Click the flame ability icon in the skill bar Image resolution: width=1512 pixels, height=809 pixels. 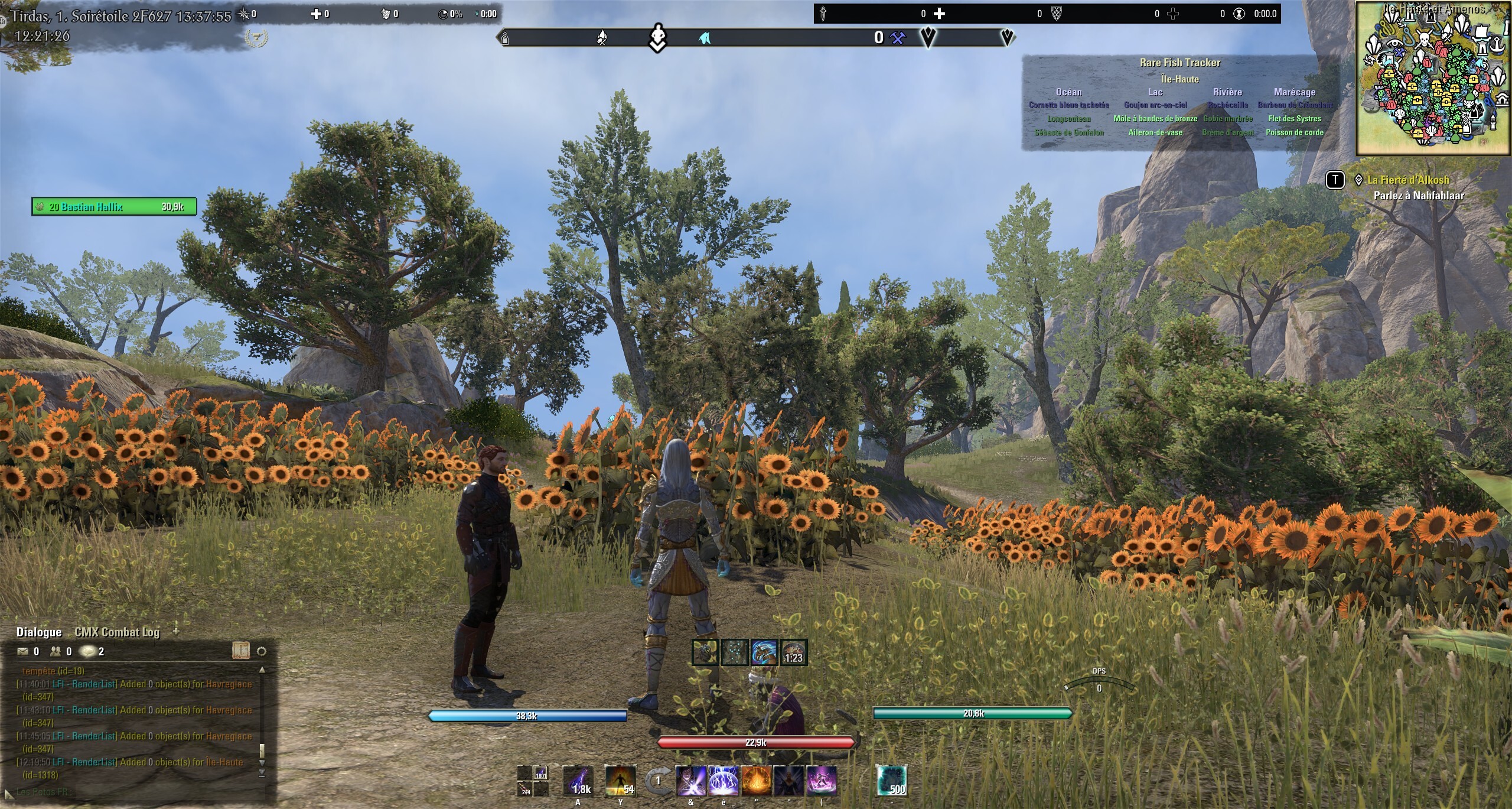coord(755,781)
